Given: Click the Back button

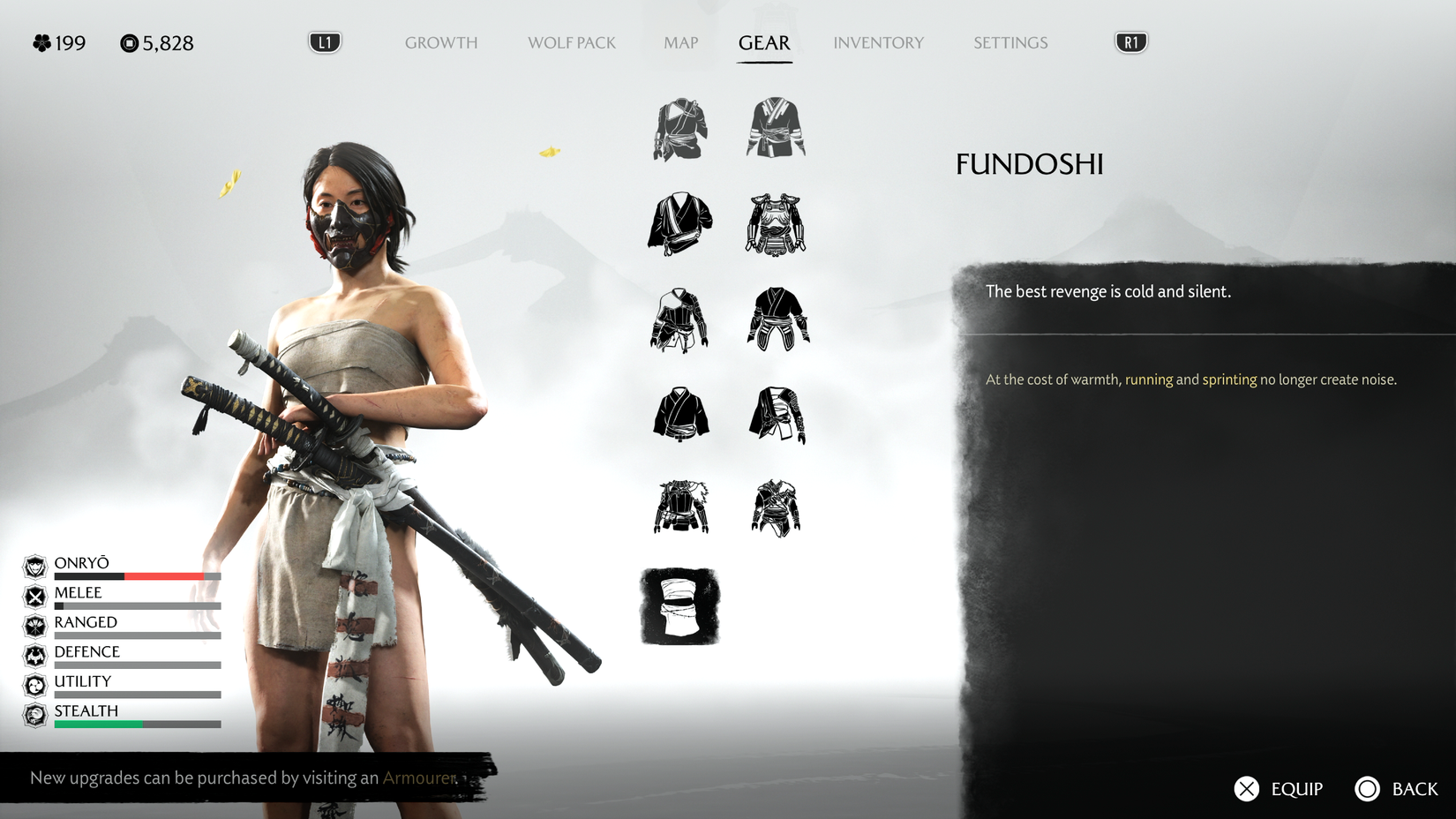Looking at the screenshot, I should tap(1399, 788).
